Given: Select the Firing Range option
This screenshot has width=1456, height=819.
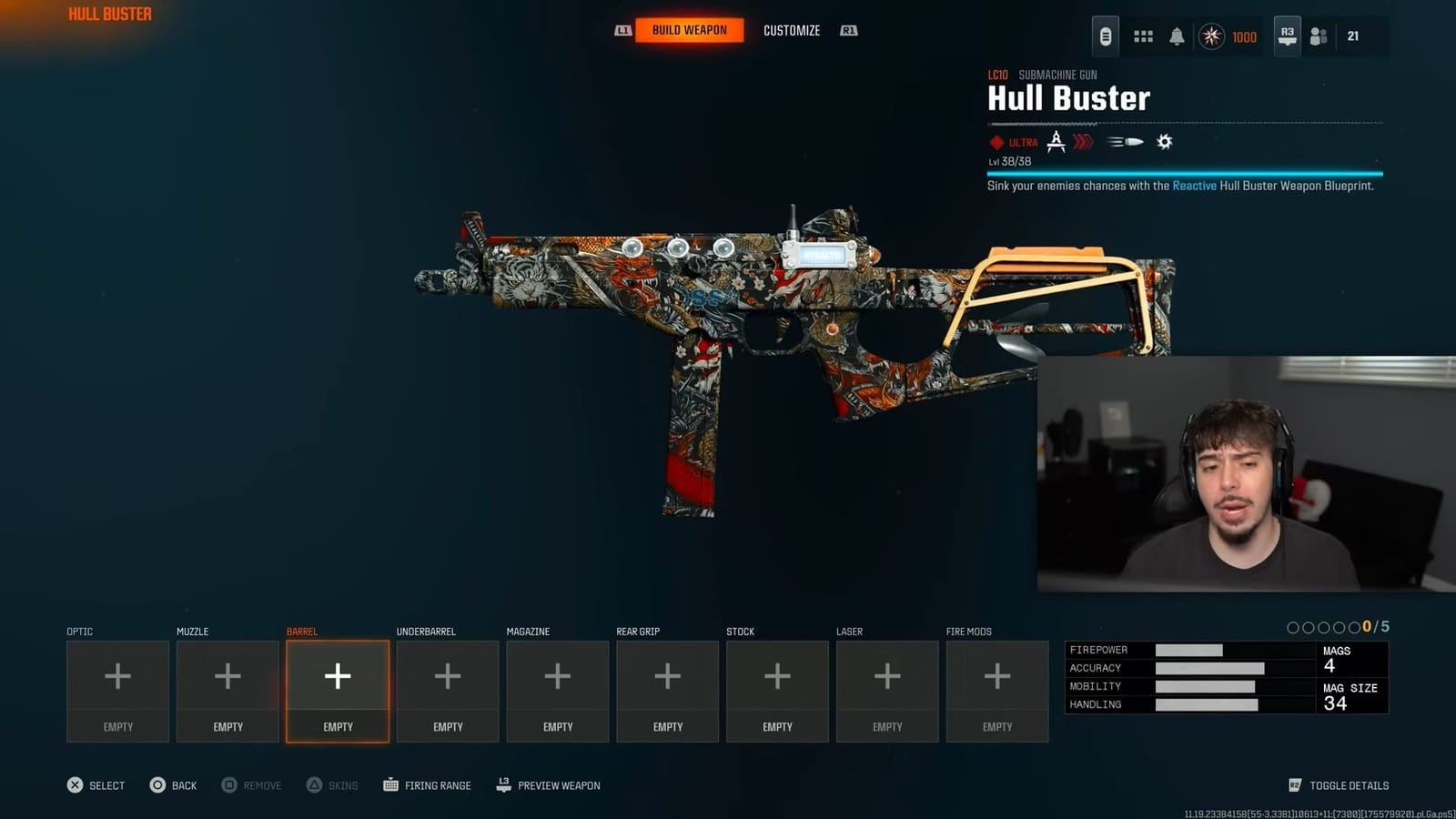Looking at the screenshot, I should (427, 784).
